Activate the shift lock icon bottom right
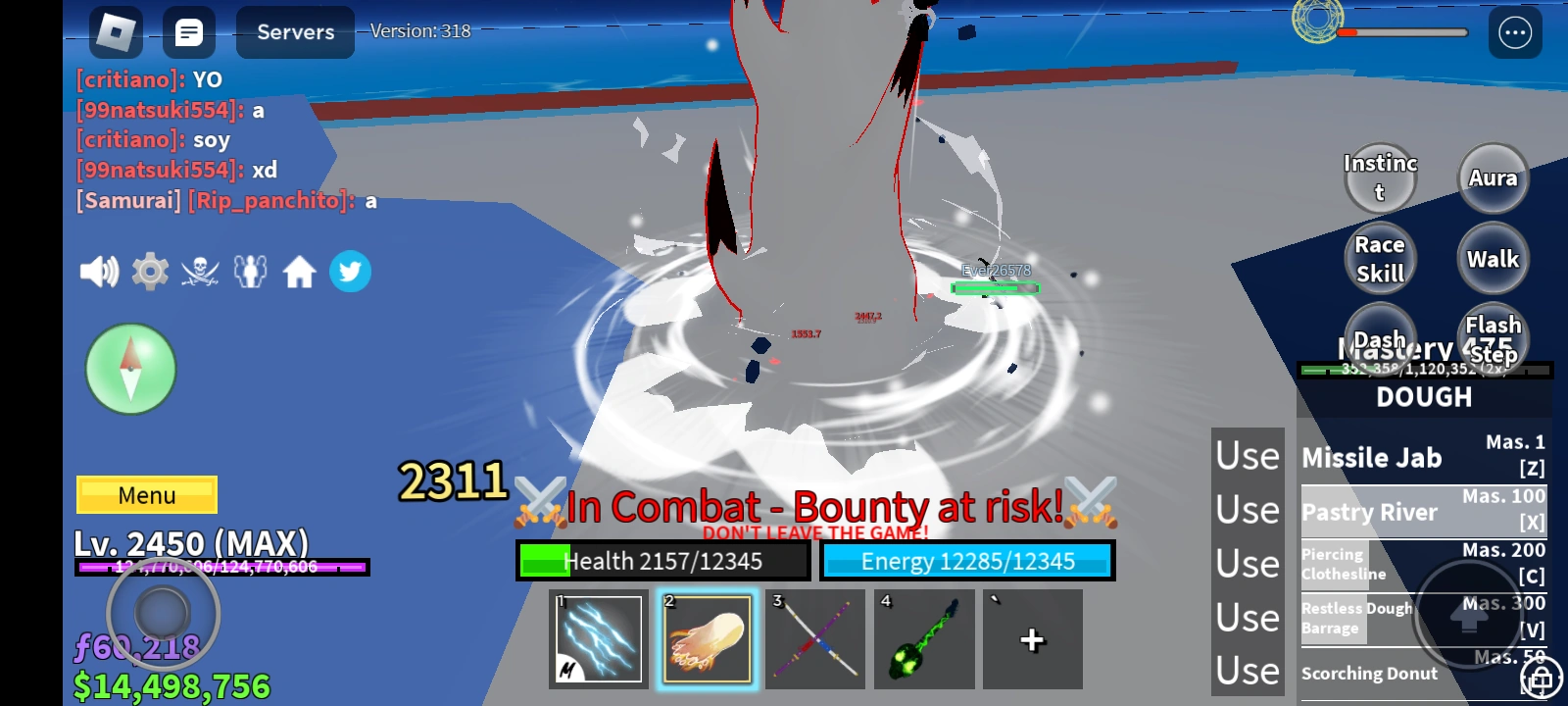 coord(1541,677)
